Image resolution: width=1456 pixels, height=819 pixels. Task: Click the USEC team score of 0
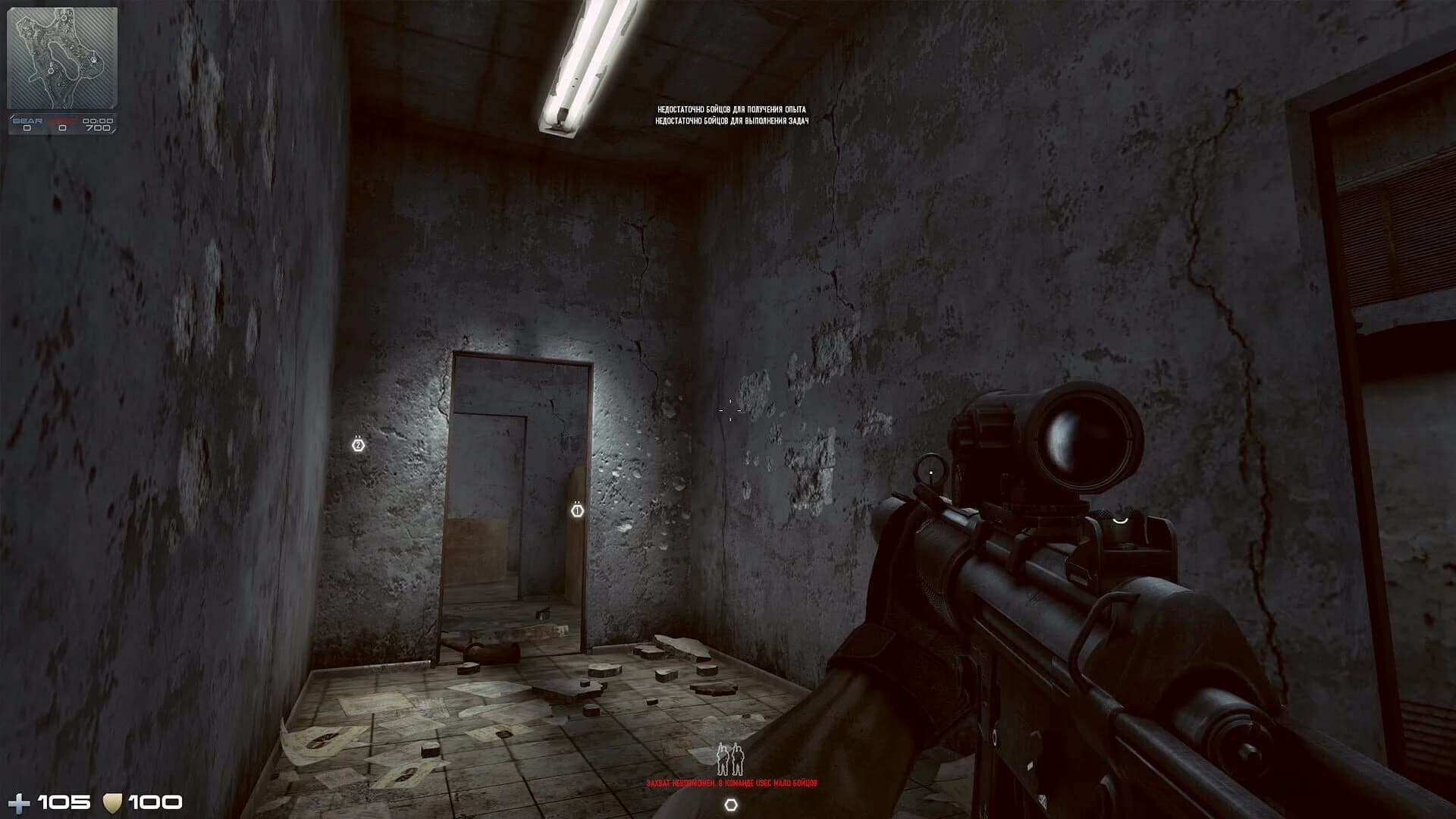tap(61, 128)
